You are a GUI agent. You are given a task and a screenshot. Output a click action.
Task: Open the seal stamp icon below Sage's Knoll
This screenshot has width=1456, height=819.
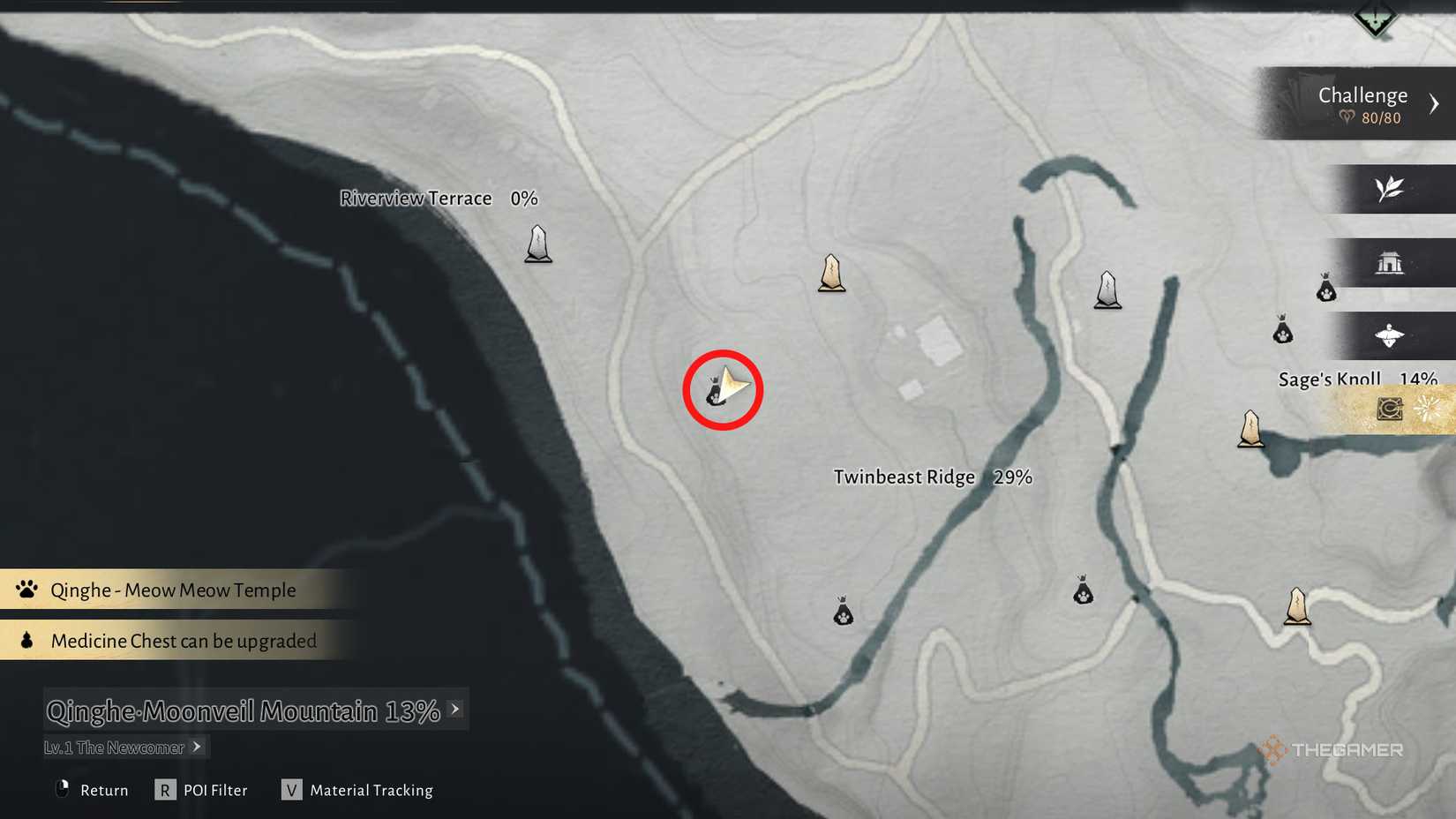coord(1387,408)
